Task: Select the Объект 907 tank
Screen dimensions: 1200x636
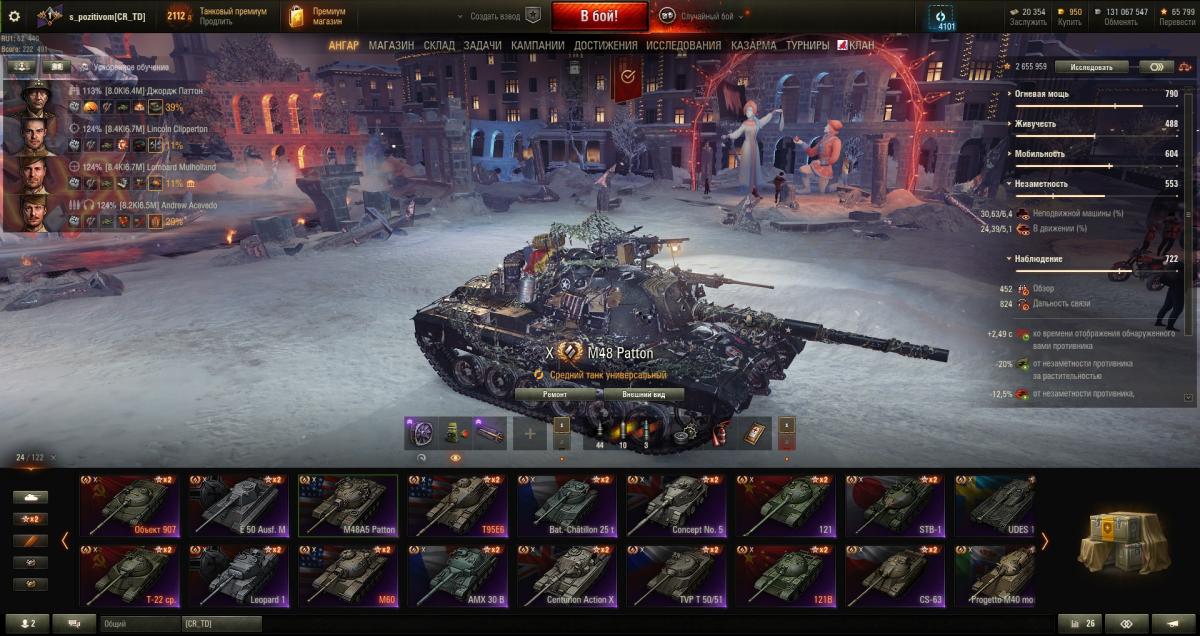Action: [x=133, y=506]
